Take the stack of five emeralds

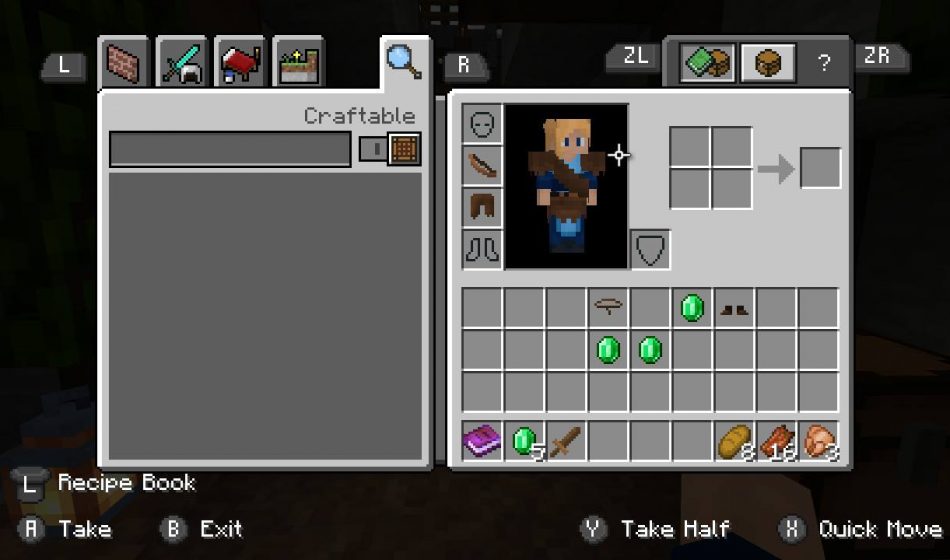point(524,441)
